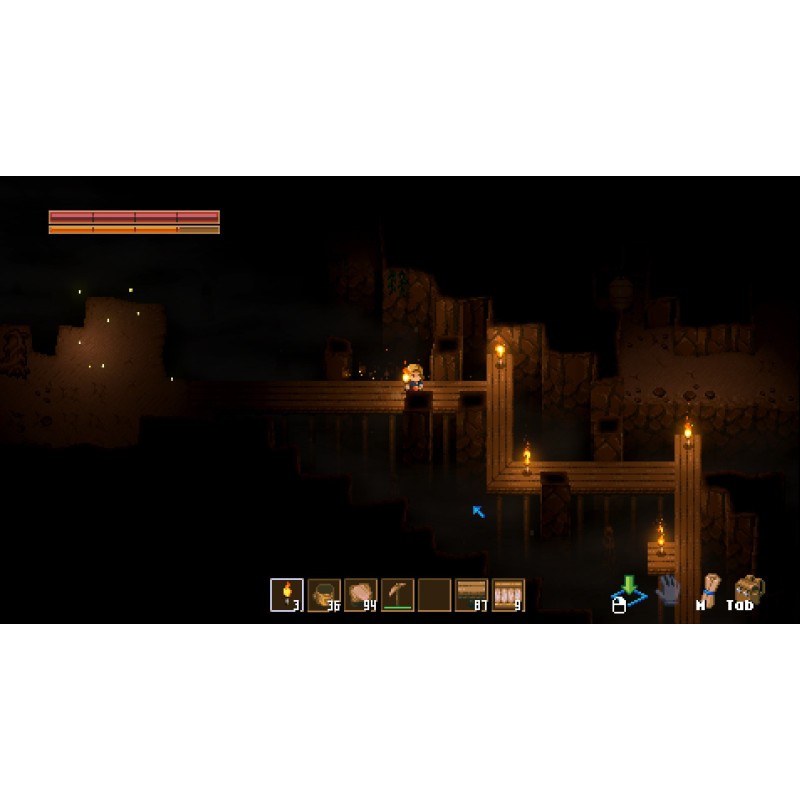Viewport: 800px width, 800px height.
Task: Choose the hotbar slot holding 36 items
Action: tap(324, 595)
